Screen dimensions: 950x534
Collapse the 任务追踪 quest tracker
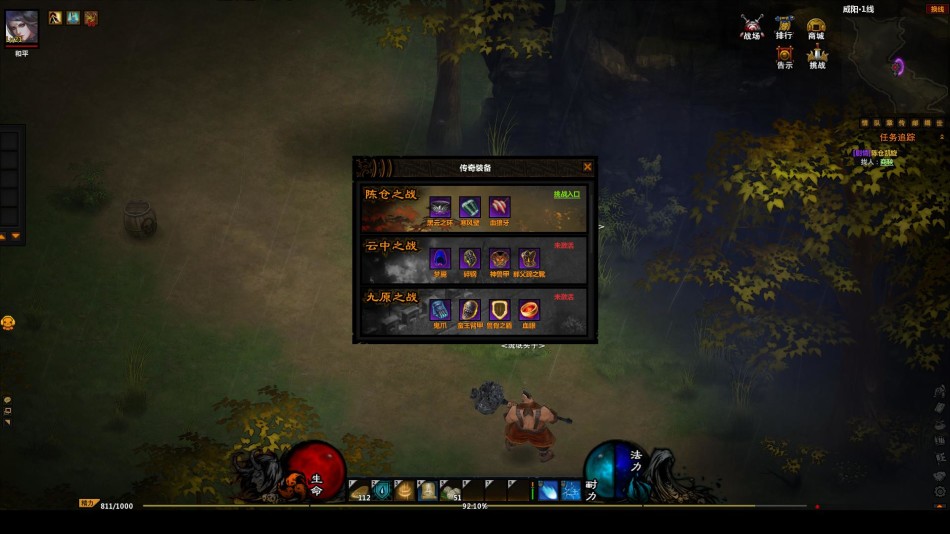click(x=940, y=137)
